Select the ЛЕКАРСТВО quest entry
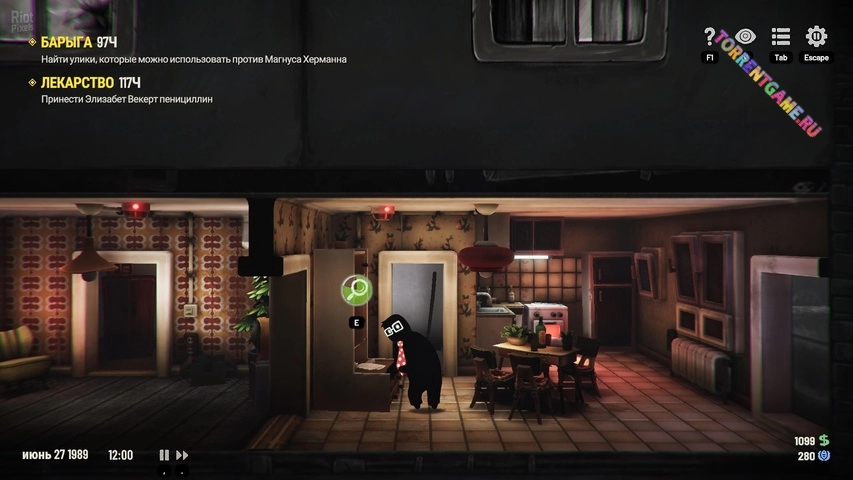Screen dimensions: 853x480 (x=78, y=82)
